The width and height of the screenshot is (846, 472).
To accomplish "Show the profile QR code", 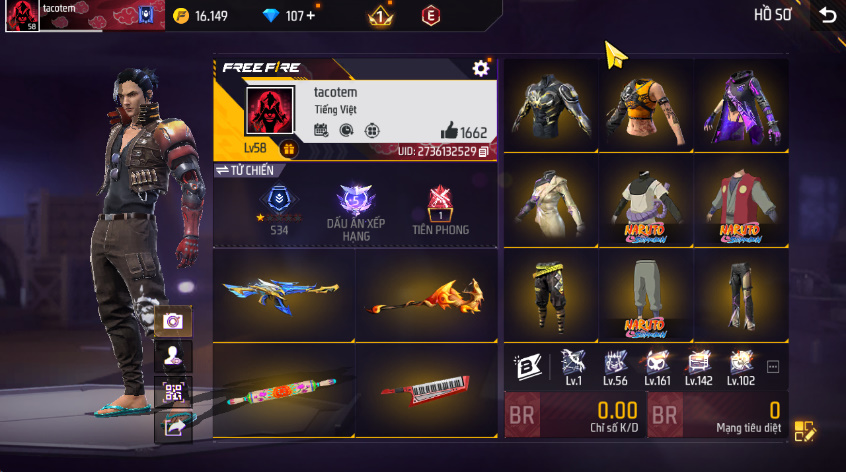I will (x=173, y=391).
